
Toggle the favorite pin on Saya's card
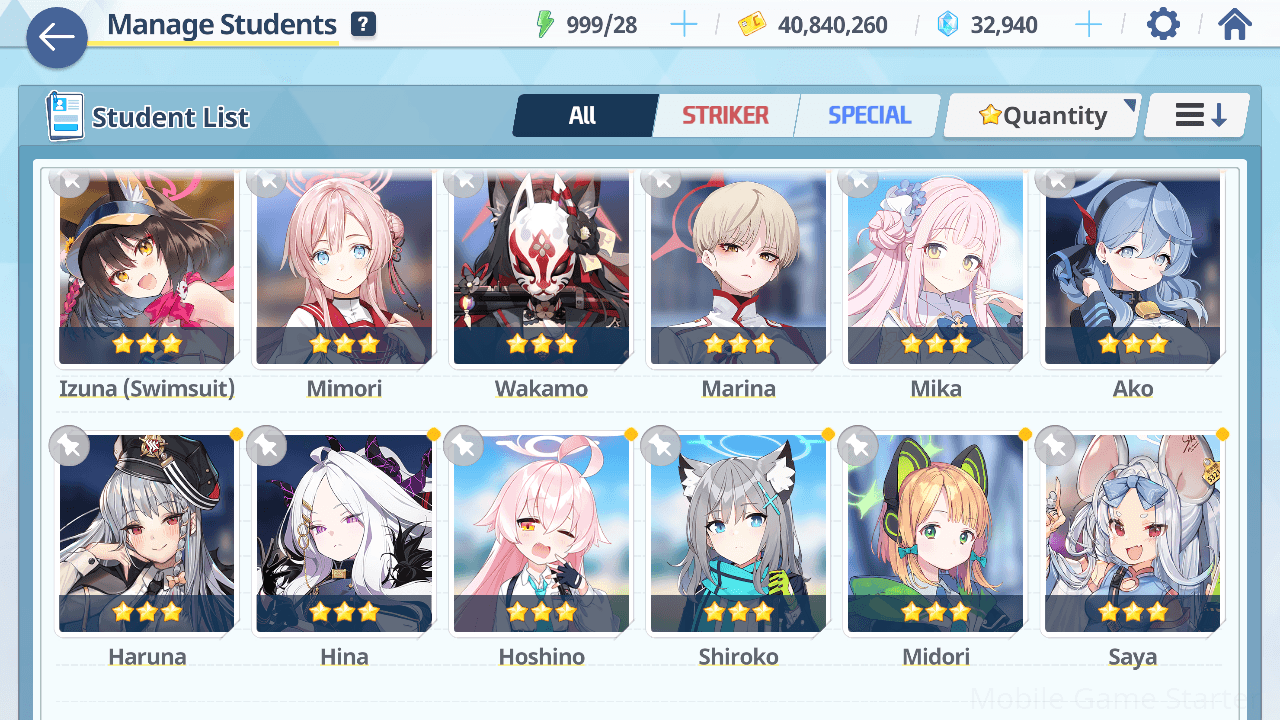pos(1055,446)
